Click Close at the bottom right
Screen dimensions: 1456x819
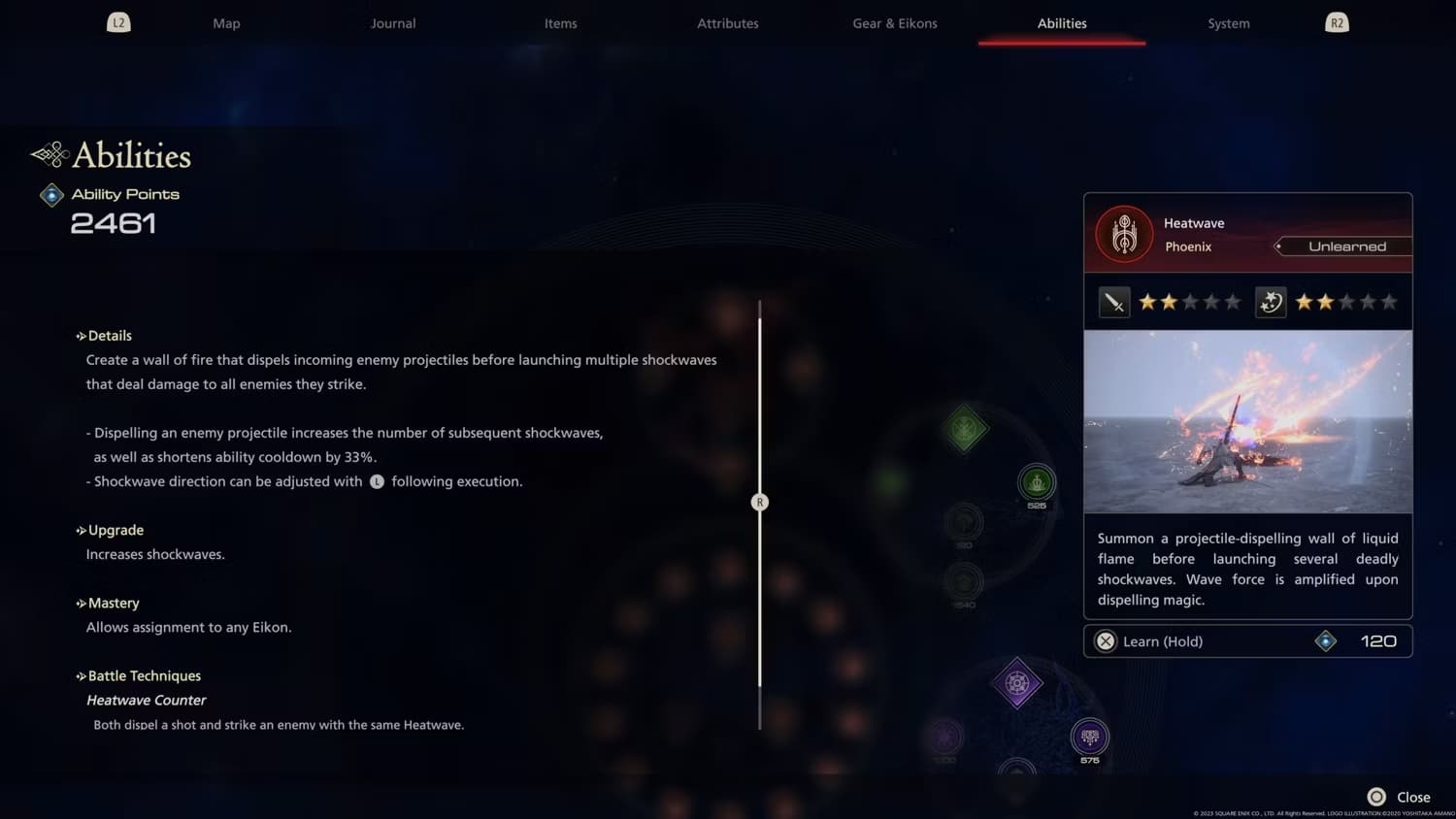pos(1412,796)
